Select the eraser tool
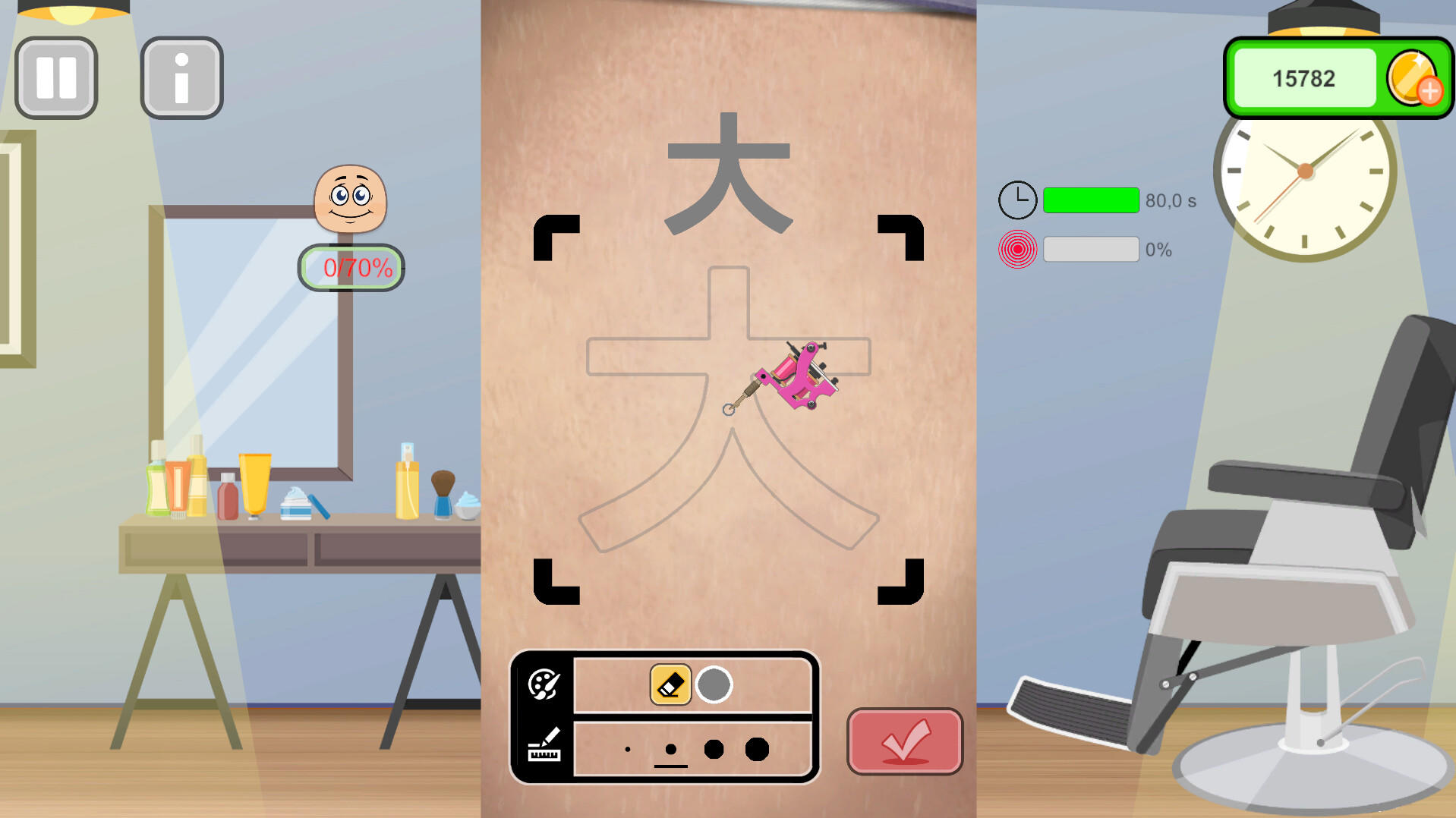 tap(670, 682)
